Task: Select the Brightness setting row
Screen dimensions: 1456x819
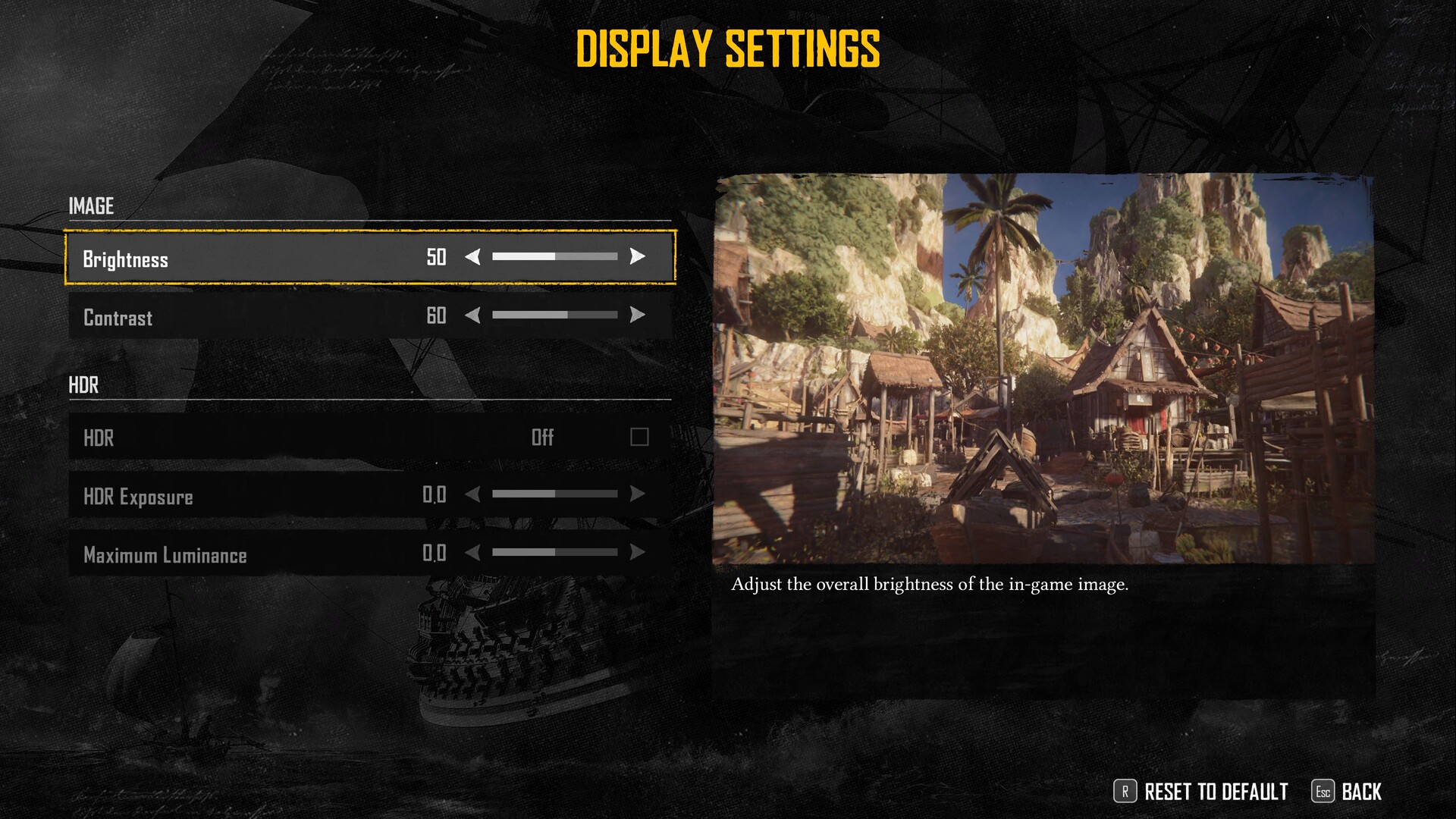Action: pyautogui.click(x=227, y=258)
